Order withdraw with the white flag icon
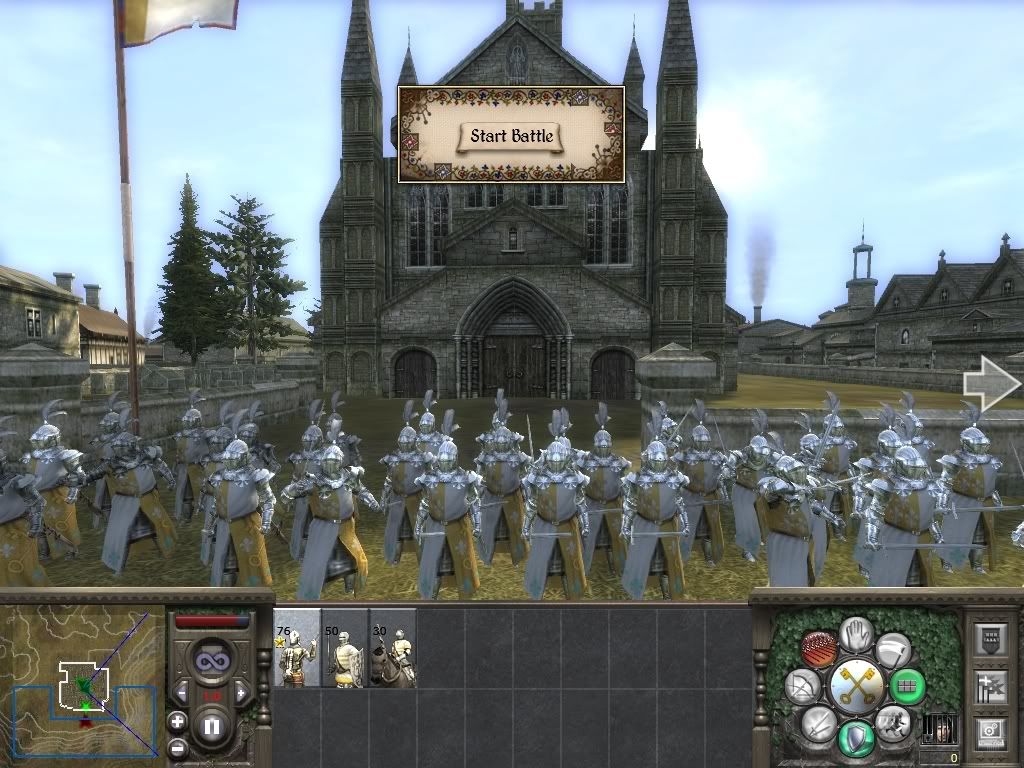The height and width of the screenshot is (768, 1024). coord(893,650)
